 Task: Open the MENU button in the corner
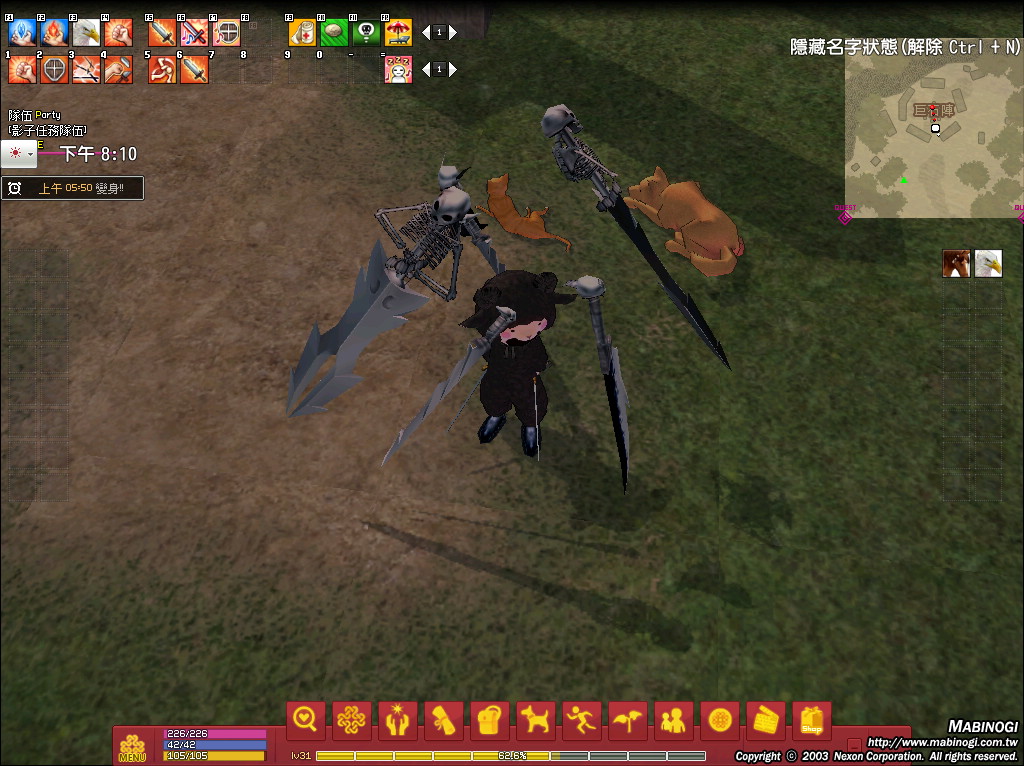tap(132, 746)
